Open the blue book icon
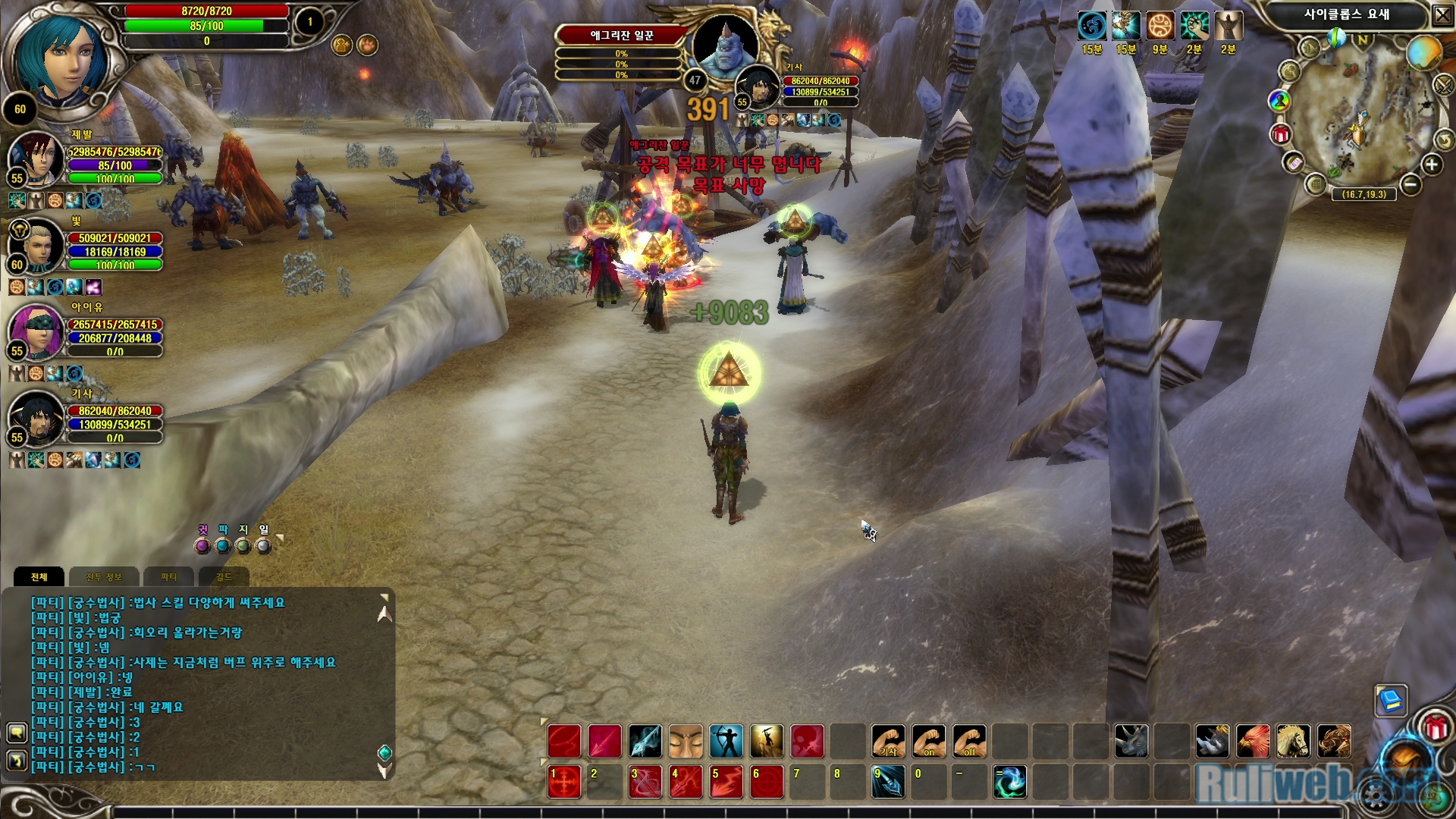This screenshot has height=819, width=1456. [x=1391, y=700]
